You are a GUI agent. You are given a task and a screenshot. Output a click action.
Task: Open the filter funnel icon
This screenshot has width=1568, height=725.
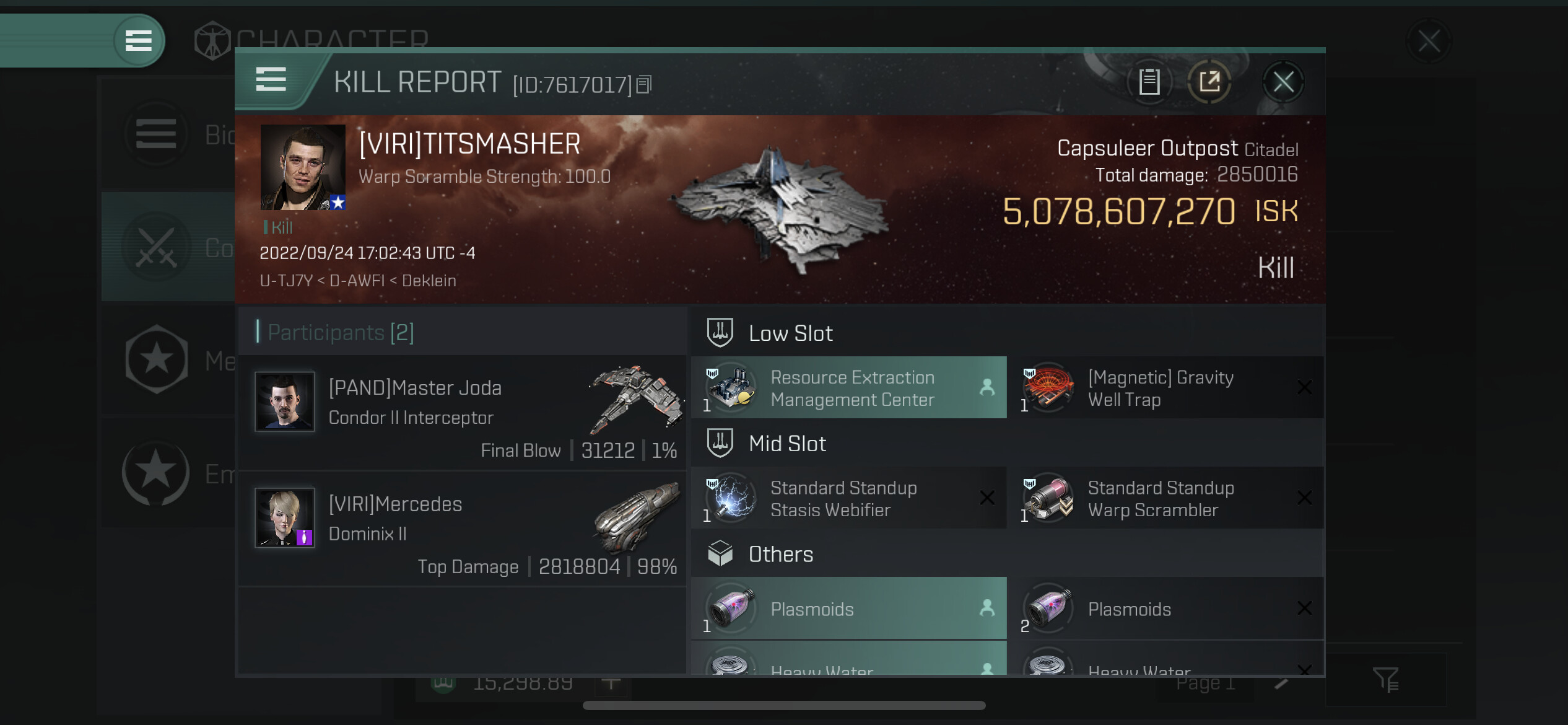click(x=1385, y=679)
